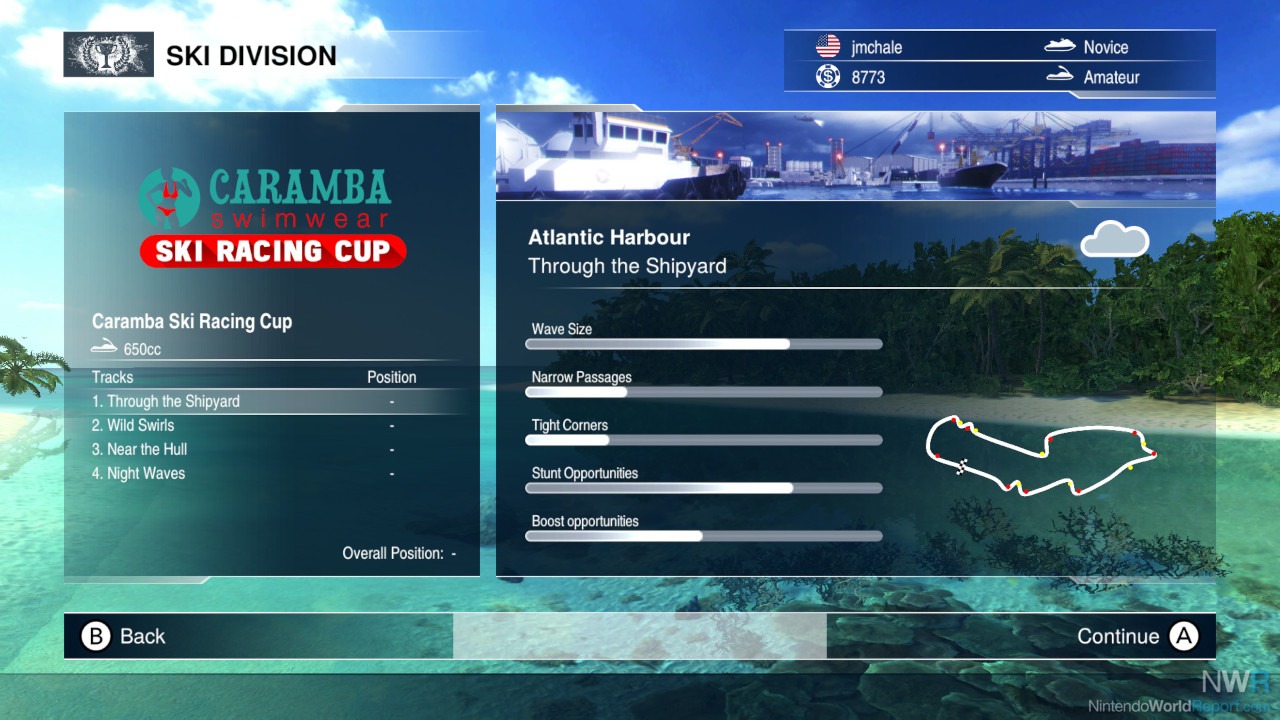Select Near the Hull track
This screenshot has height=720, width=1280.
coord(140,449)
